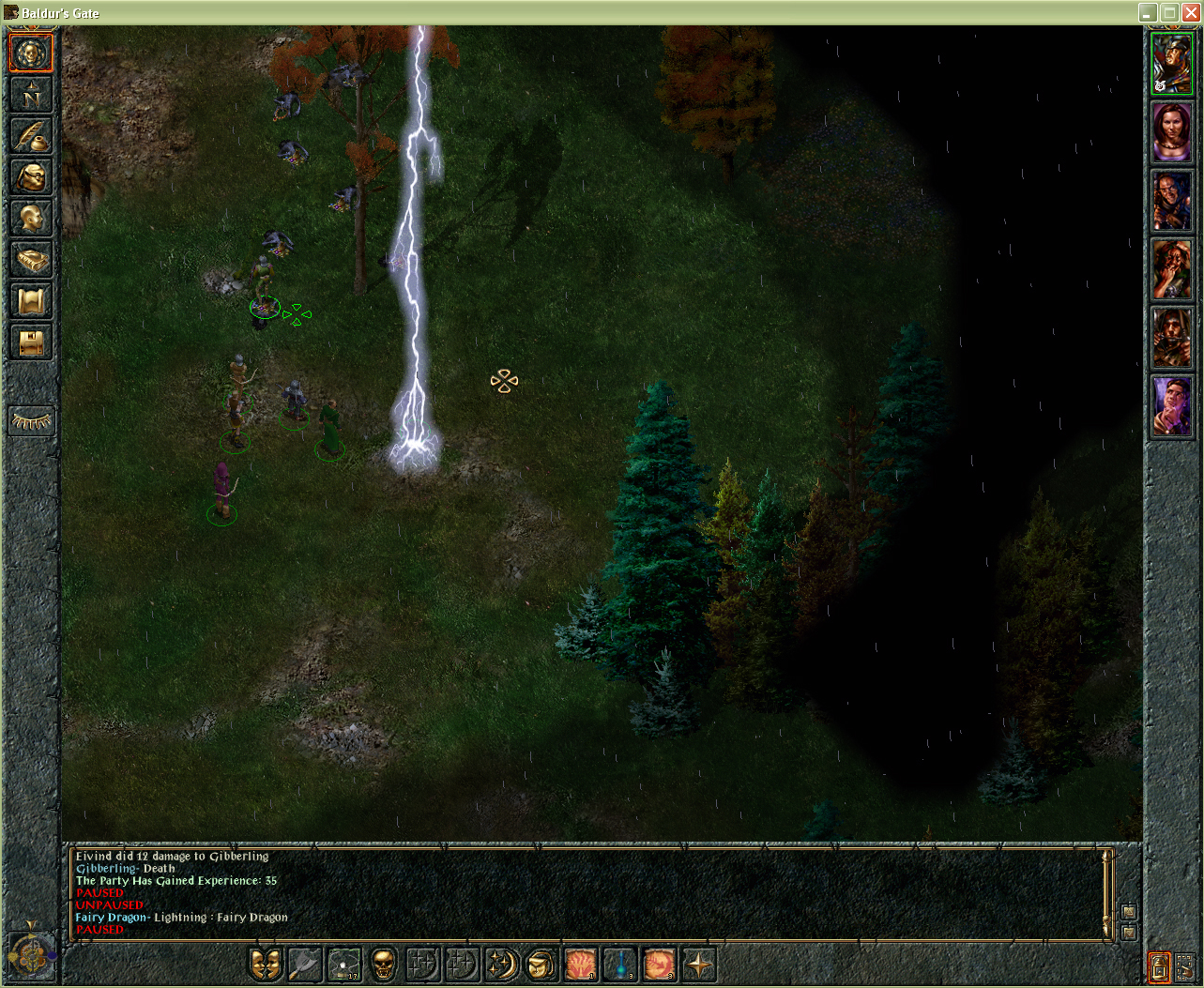Close the Baldur's Gate window
Screen dimensions: 1204x988
(x=1190, y=13)
